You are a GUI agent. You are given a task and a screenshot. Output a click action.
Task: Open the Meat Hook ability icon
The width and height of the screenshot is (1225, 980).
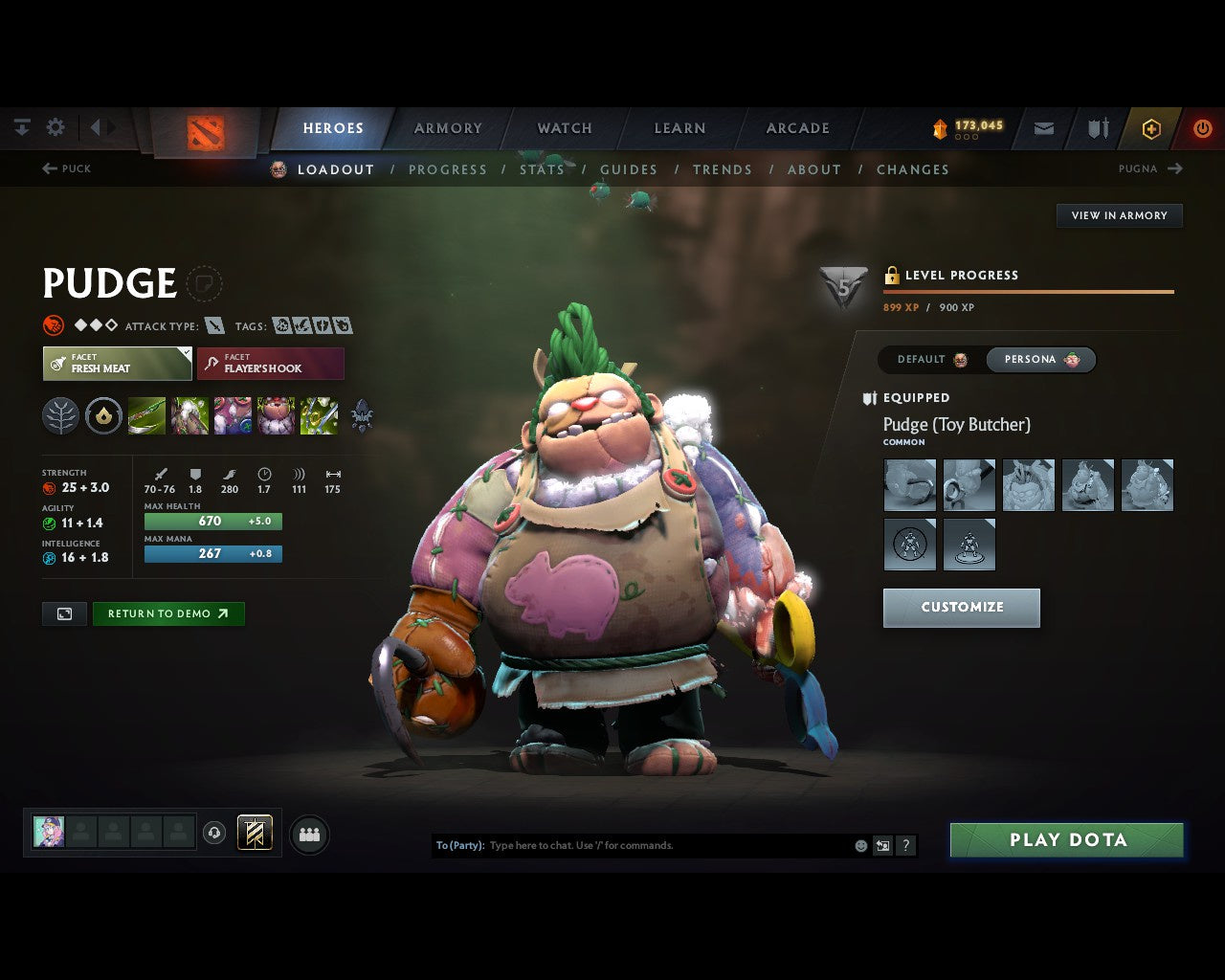(x=148, y=415)
